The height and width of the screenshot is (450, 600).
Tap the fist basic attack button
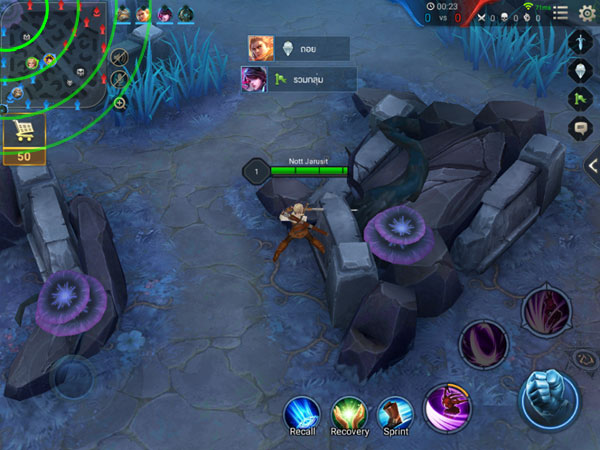[549, 398]
